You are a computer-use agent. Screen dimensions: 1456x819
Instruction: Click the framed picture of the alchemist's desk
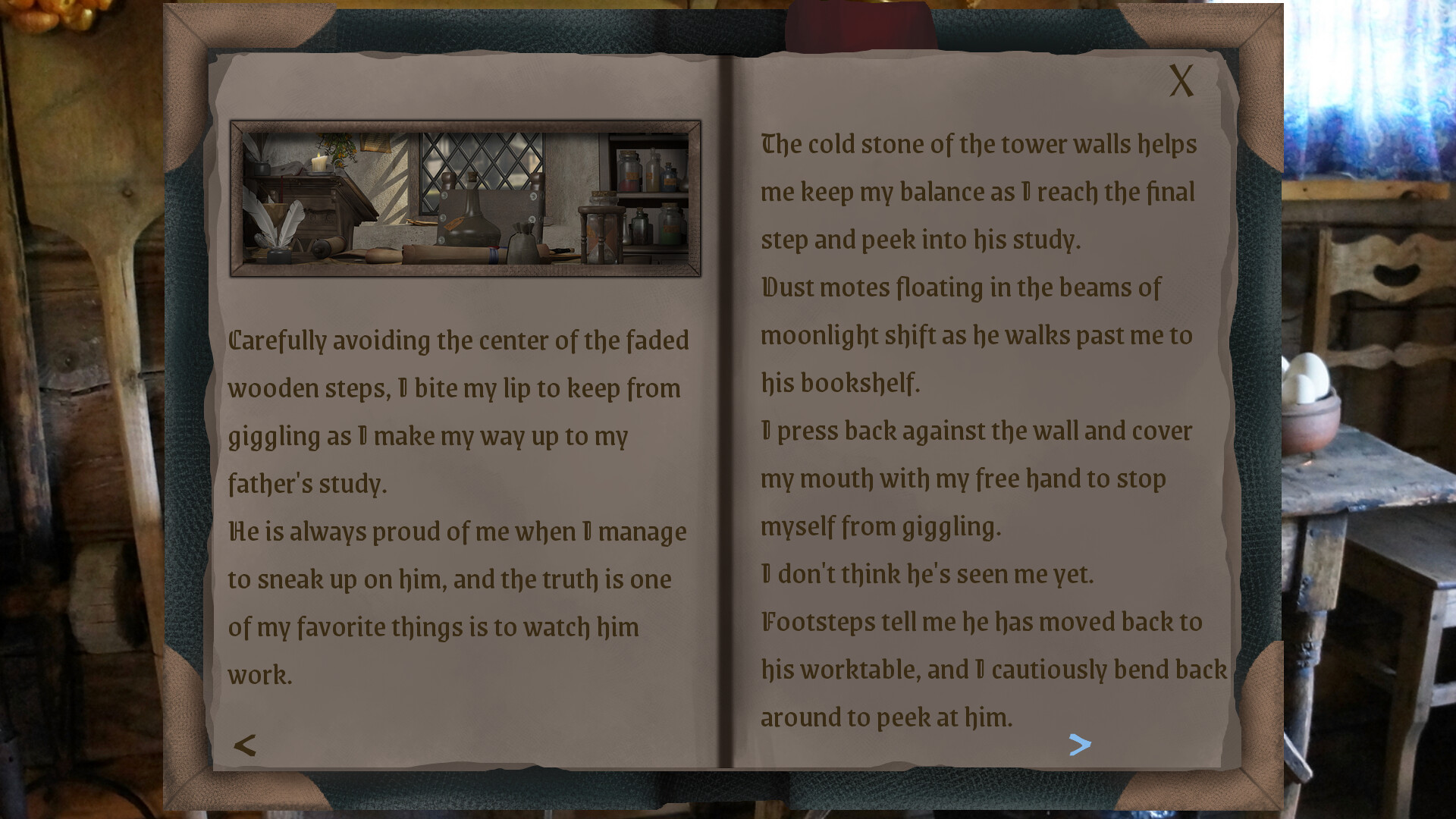coord(466,196)
